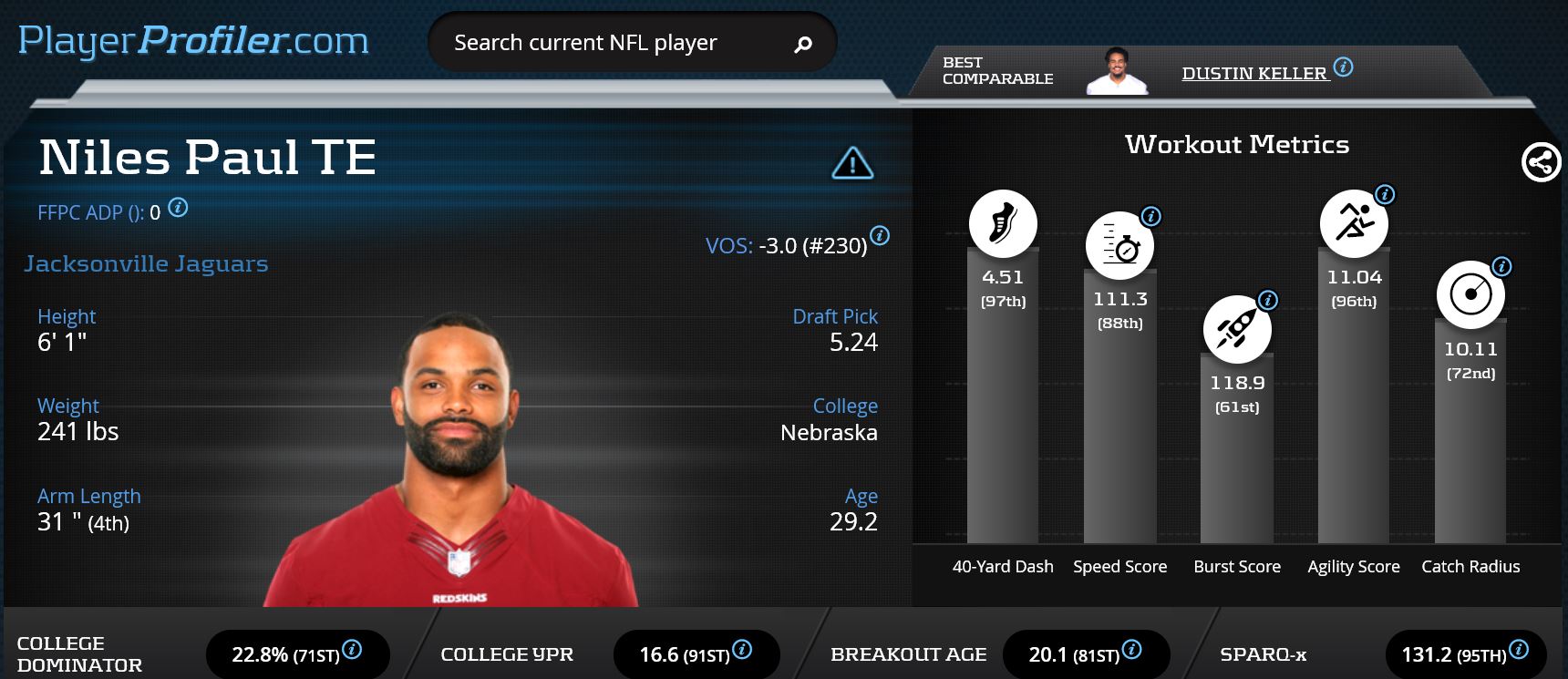1568x679 pixels.
Task: Click the 40-Yard Dash shoe icon
Action: pyautogui.click(x=1003, y=223)
